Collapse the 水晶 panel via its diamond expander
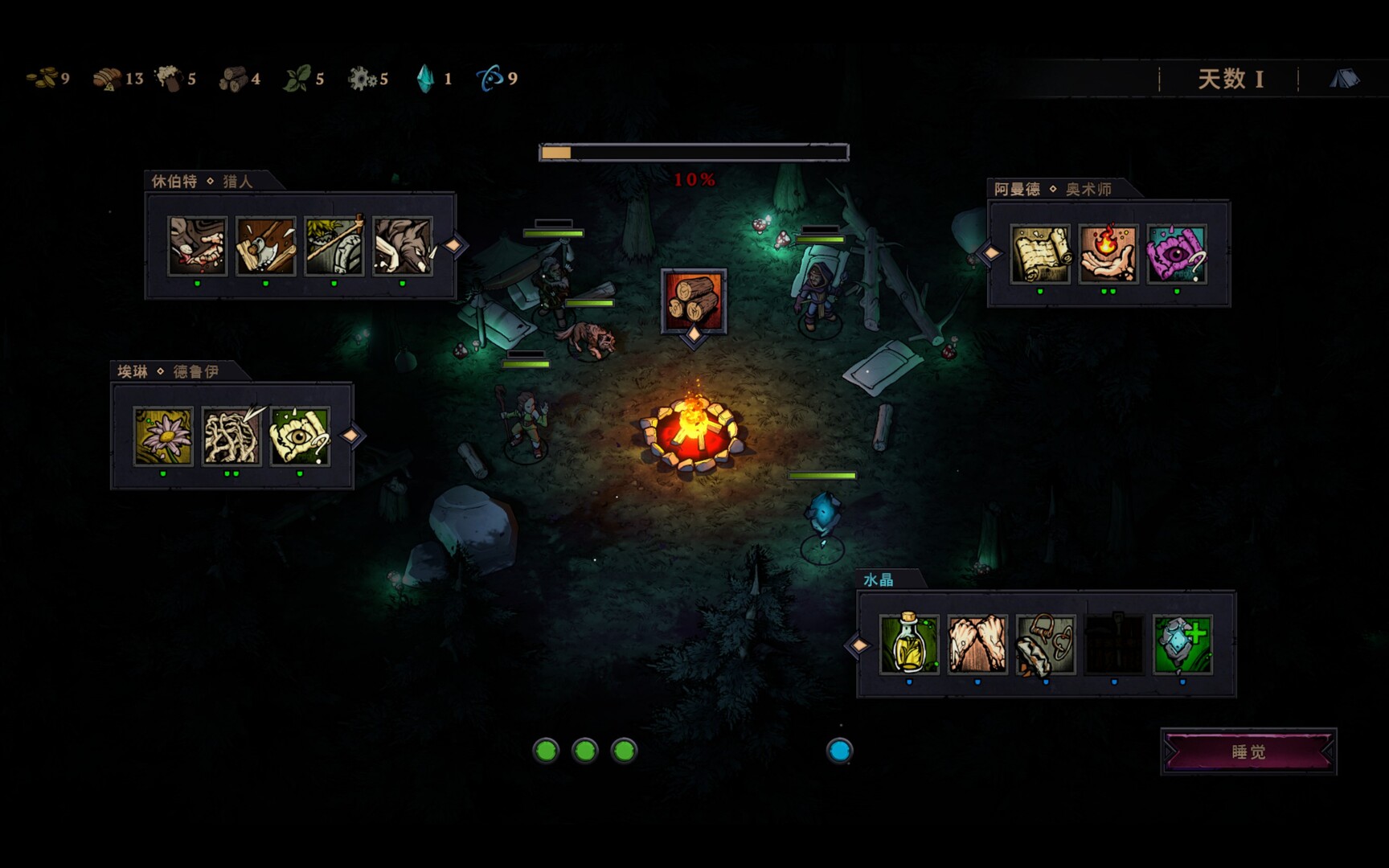This screenshot has height=868, width=1389. tap(858, 647)
